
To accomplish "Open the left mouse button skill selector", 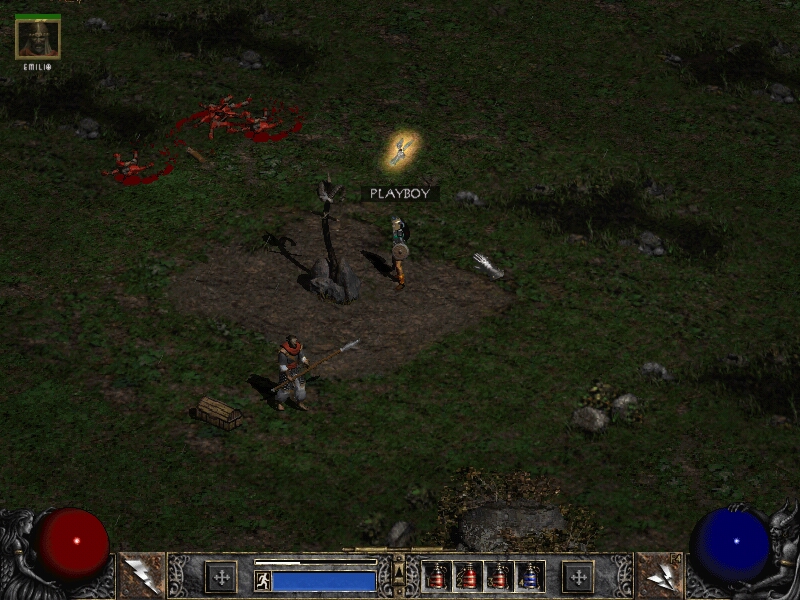I will tap(141, 575).
